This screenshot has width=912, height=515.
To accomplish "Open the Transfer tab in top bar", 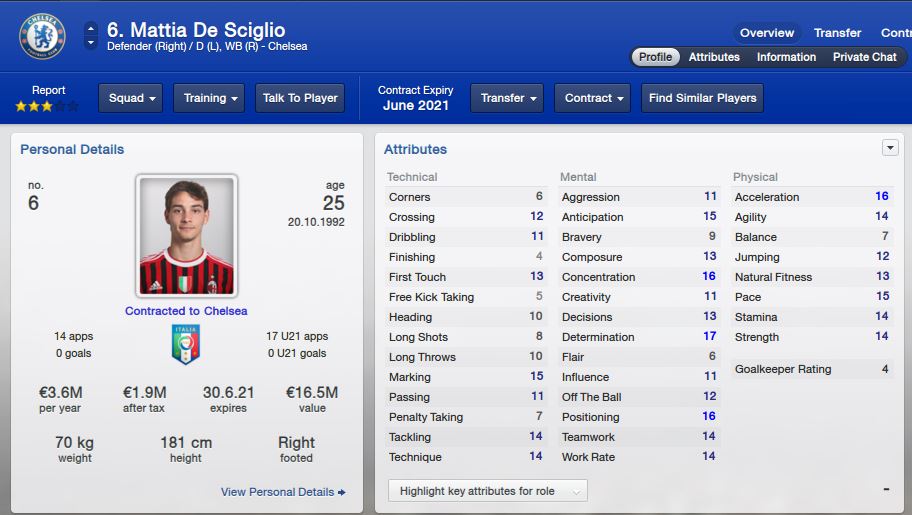I will coord(837,33).
